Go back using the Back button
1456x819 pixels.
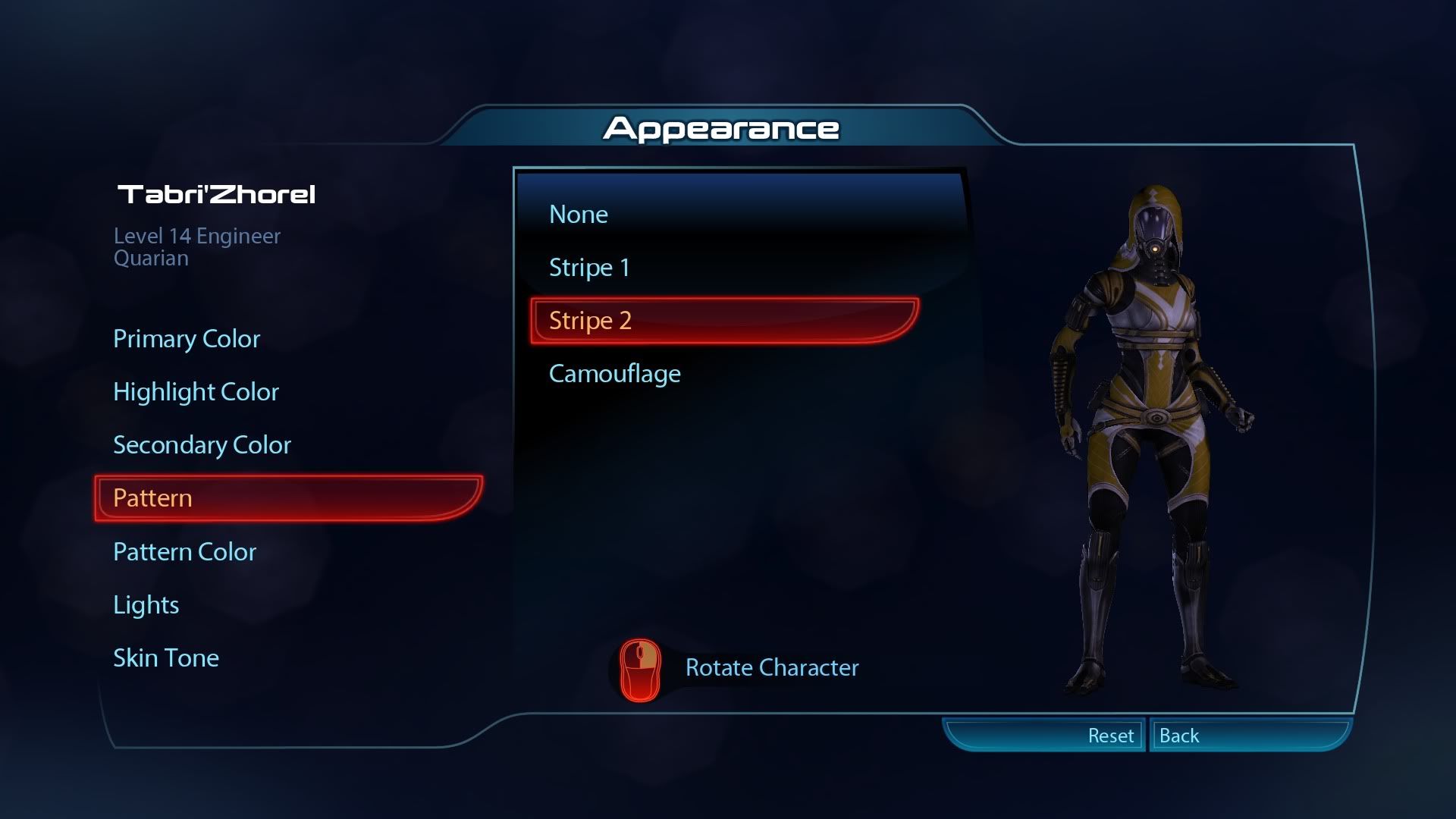point(1180,736)
